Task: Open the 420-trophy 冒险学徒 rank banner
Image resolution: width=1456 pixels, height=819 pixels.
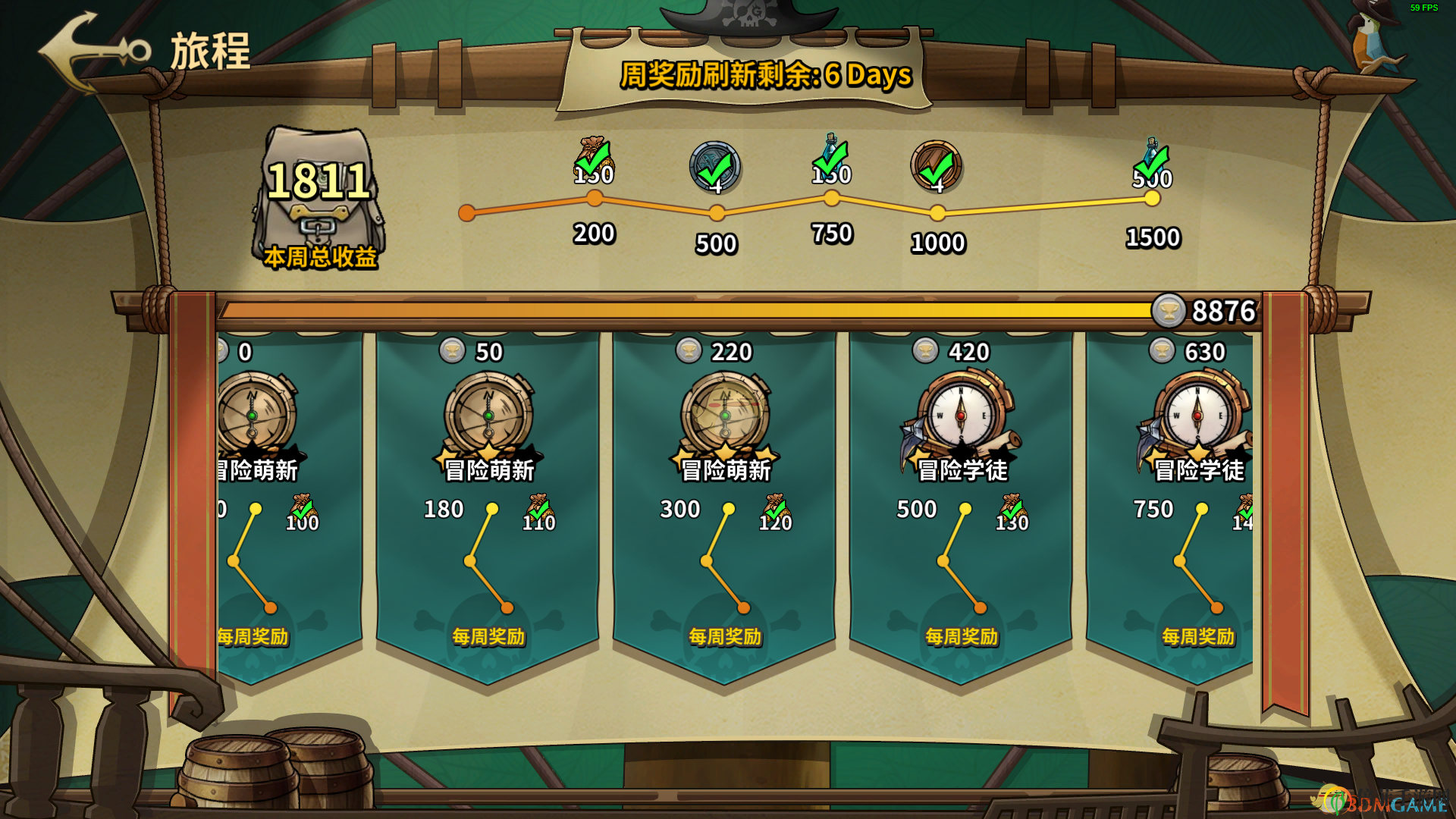Action: coord(962,425)
